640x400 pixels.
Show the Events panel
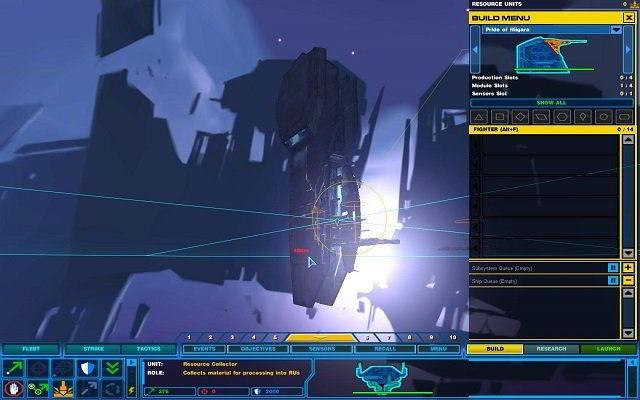[203, 349]
